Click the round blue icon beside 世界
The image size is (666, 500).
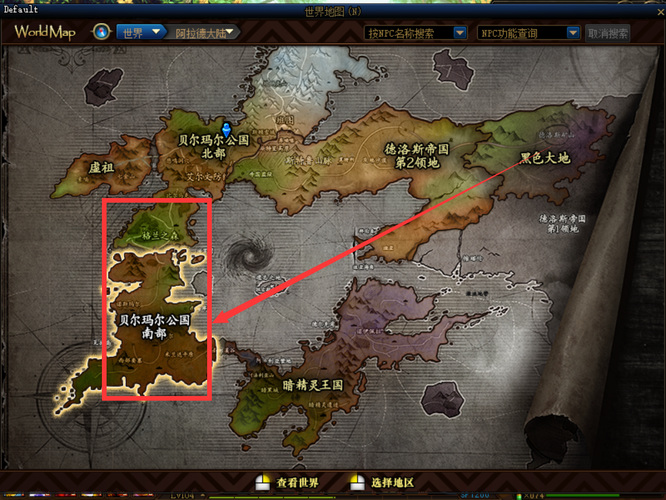click(x=102, y=32)
